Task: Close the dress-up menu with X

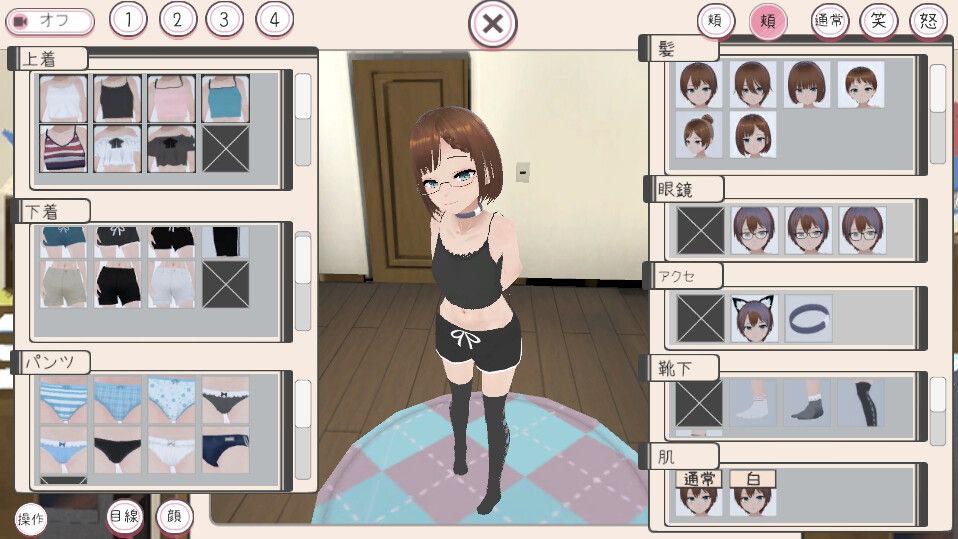Action: [492, 23]
